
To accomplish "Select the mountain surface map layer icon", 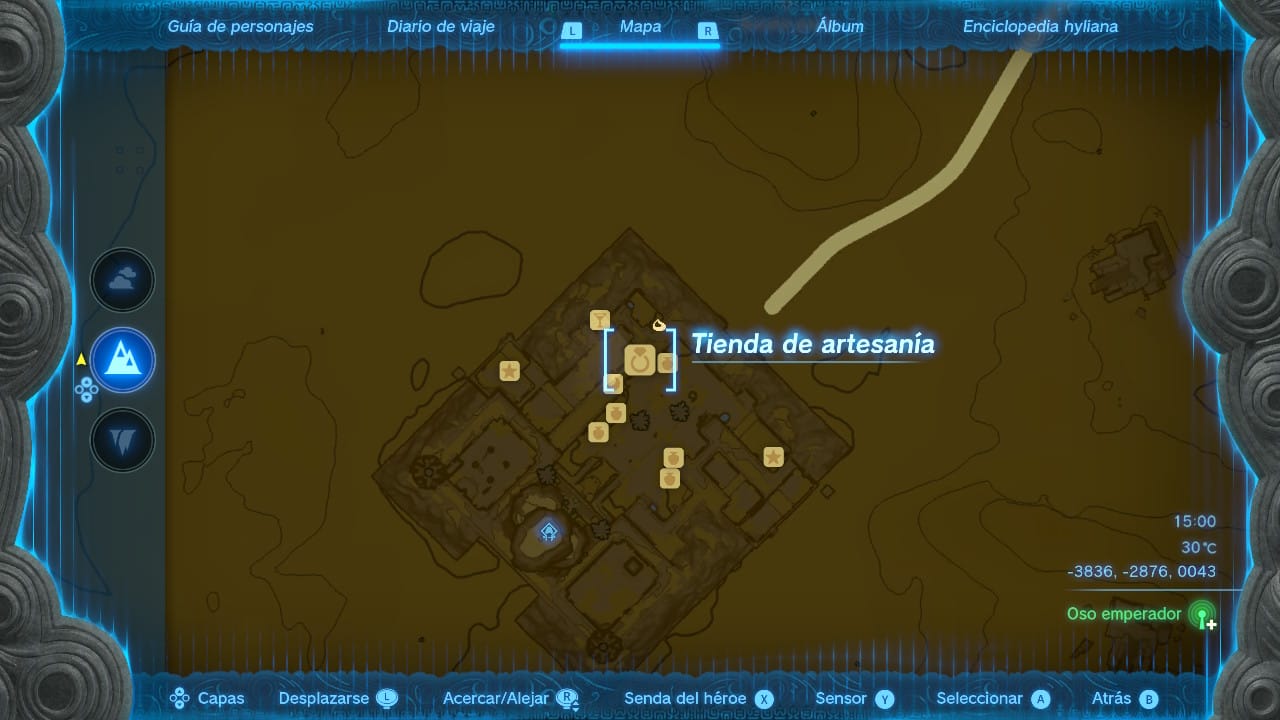I will 122,360.
